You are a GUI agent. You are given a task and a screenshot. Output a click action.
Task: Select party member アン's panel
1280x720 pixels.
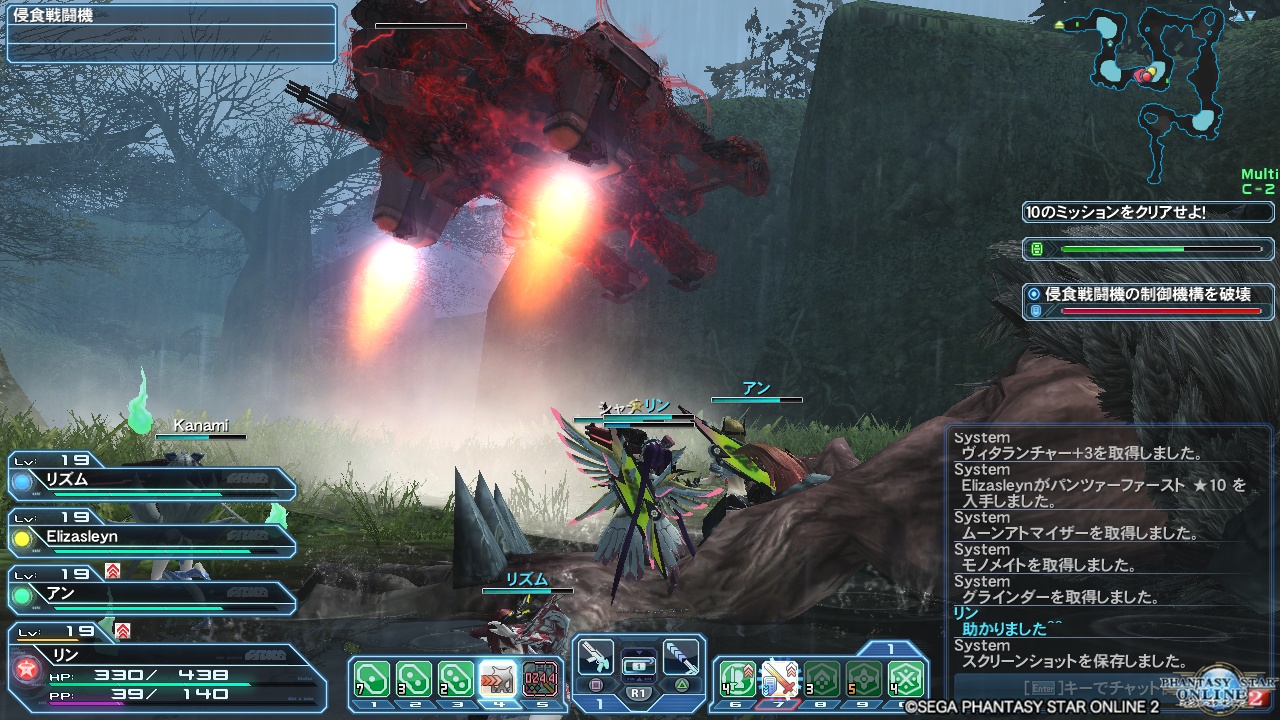pos(150,596)
